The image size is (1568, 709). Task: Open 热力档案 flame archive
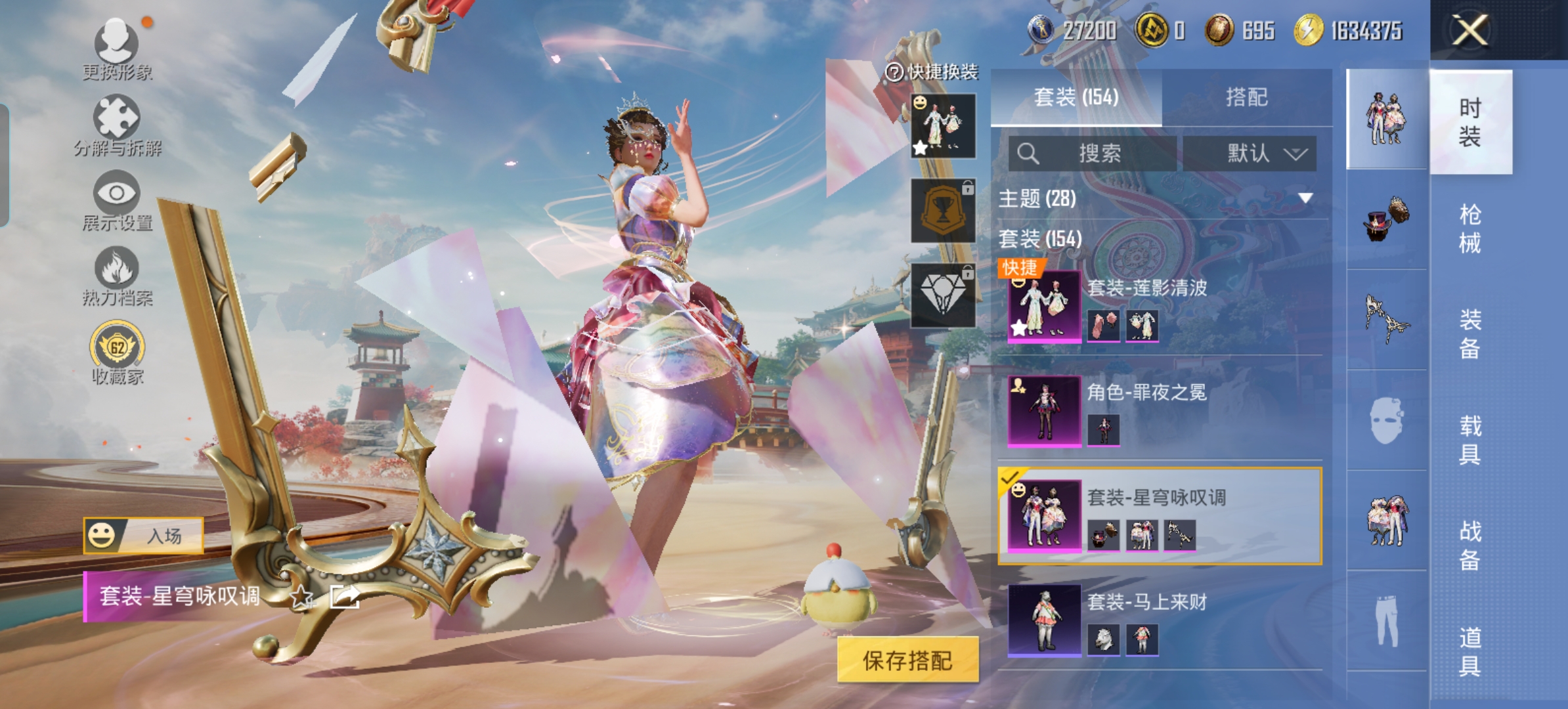point(117,276)
